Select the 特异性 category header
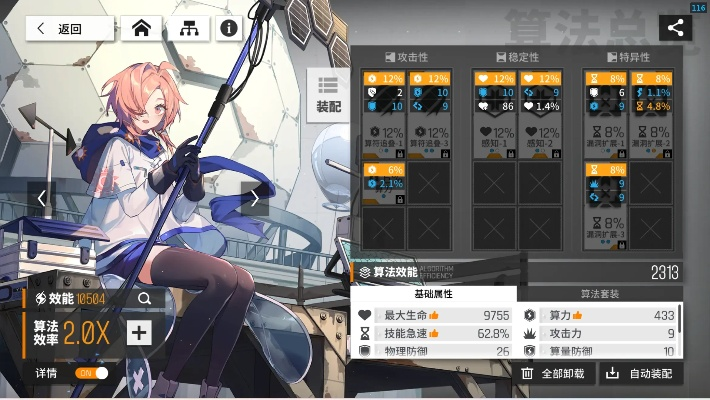The width and height of the screenshot is (710, 400). tap(628, 57)
